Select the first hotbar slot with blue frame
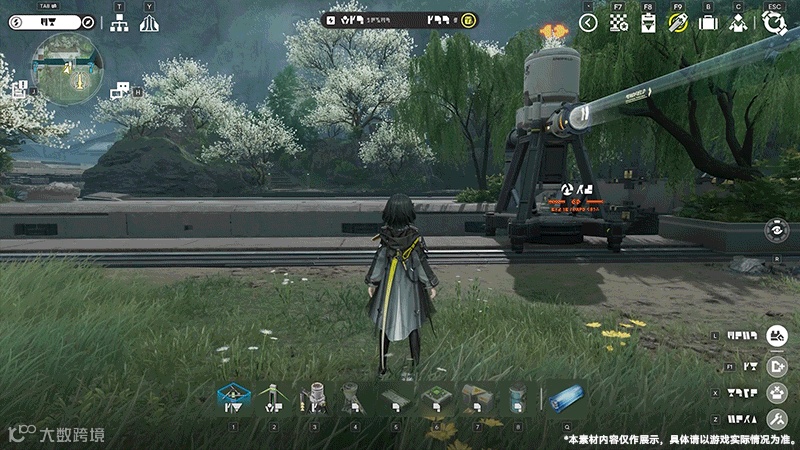Image resolution: width=800 pixels, height=450 pixels. point(233,399)
